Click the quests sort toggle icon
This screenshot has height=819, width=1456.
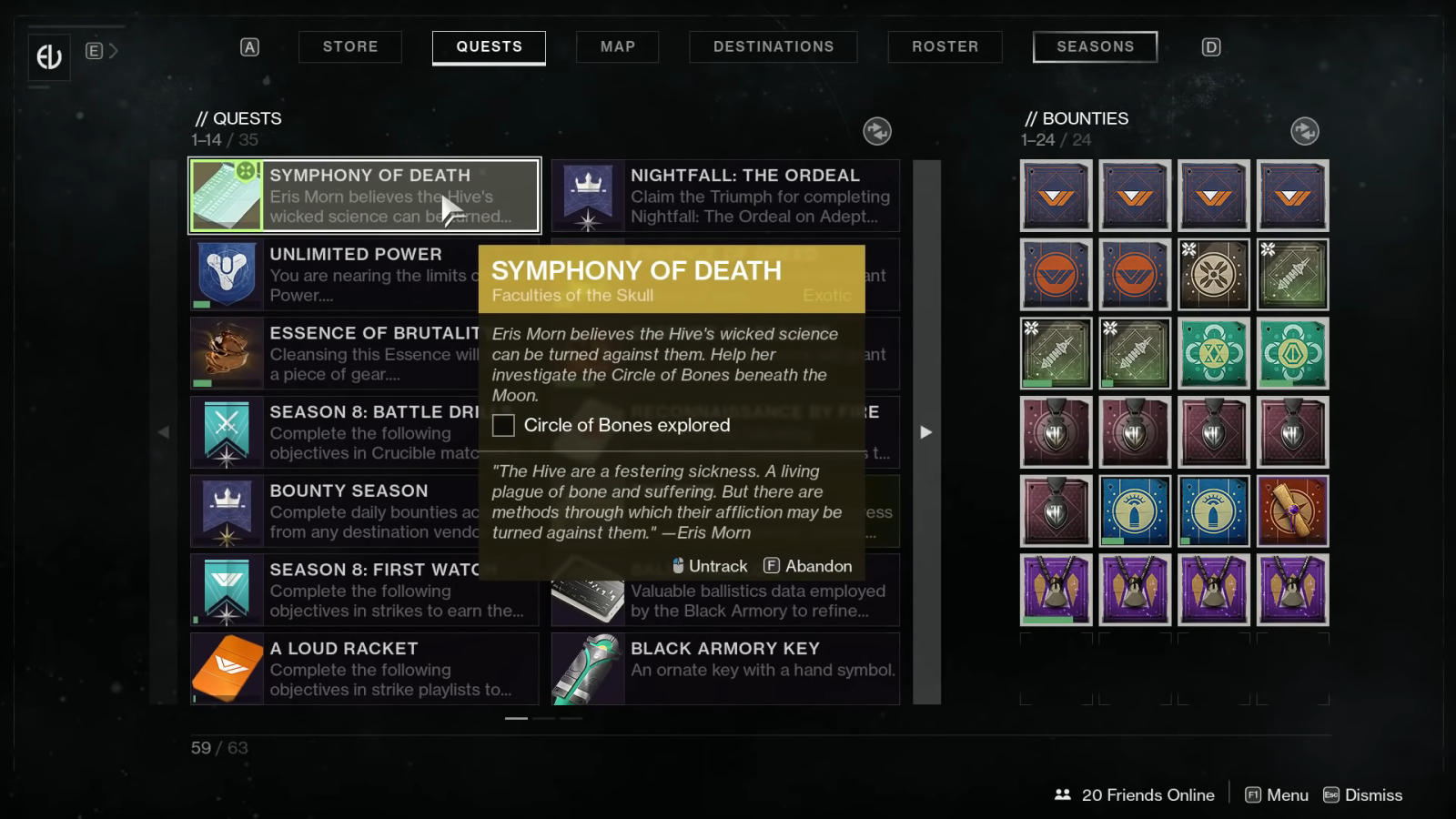pyautogui.click(x=877, y=131)
